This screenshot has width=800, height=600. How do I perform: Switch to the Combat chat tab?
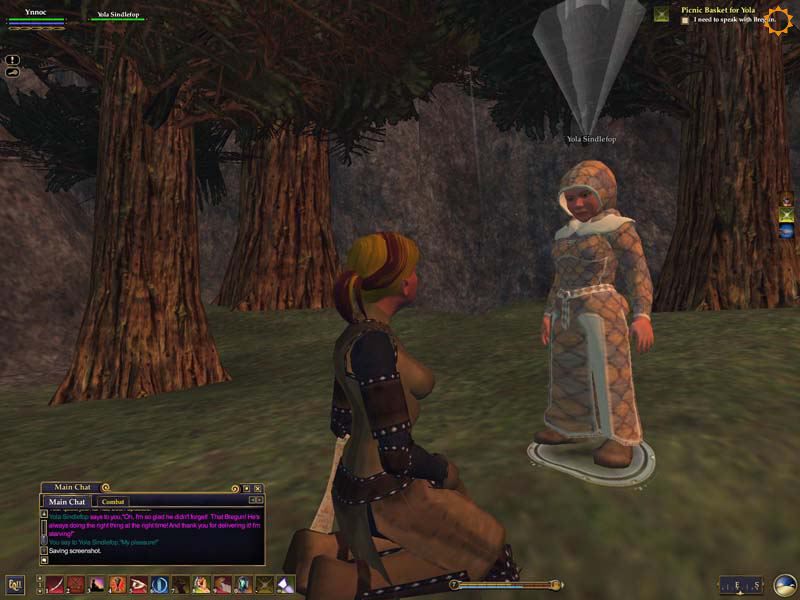pyautogui.click(x=112, y=501)
